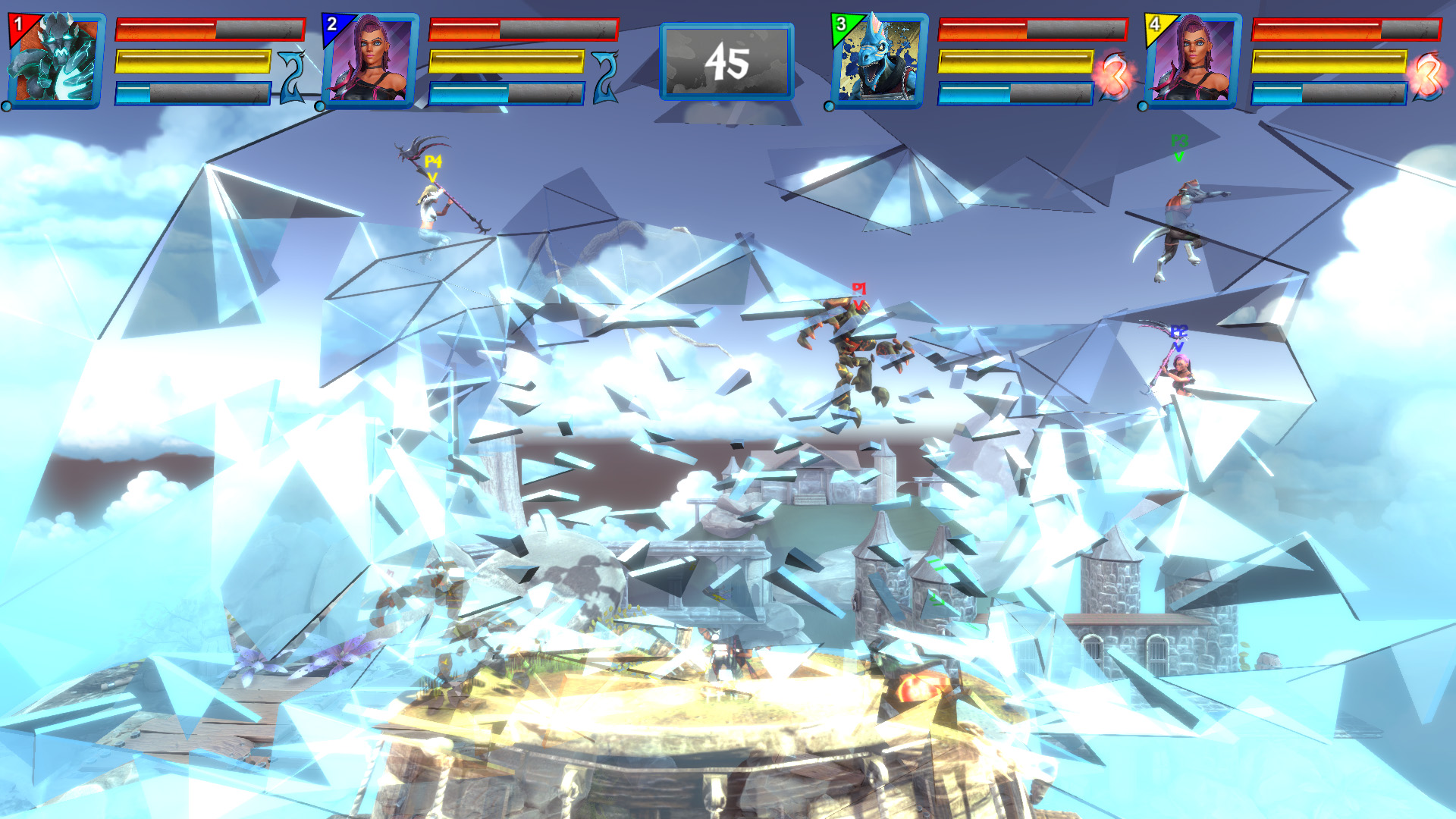
Task: Click Player 2's purple-haired fighter portrait
Action: (x=371, y=61)
